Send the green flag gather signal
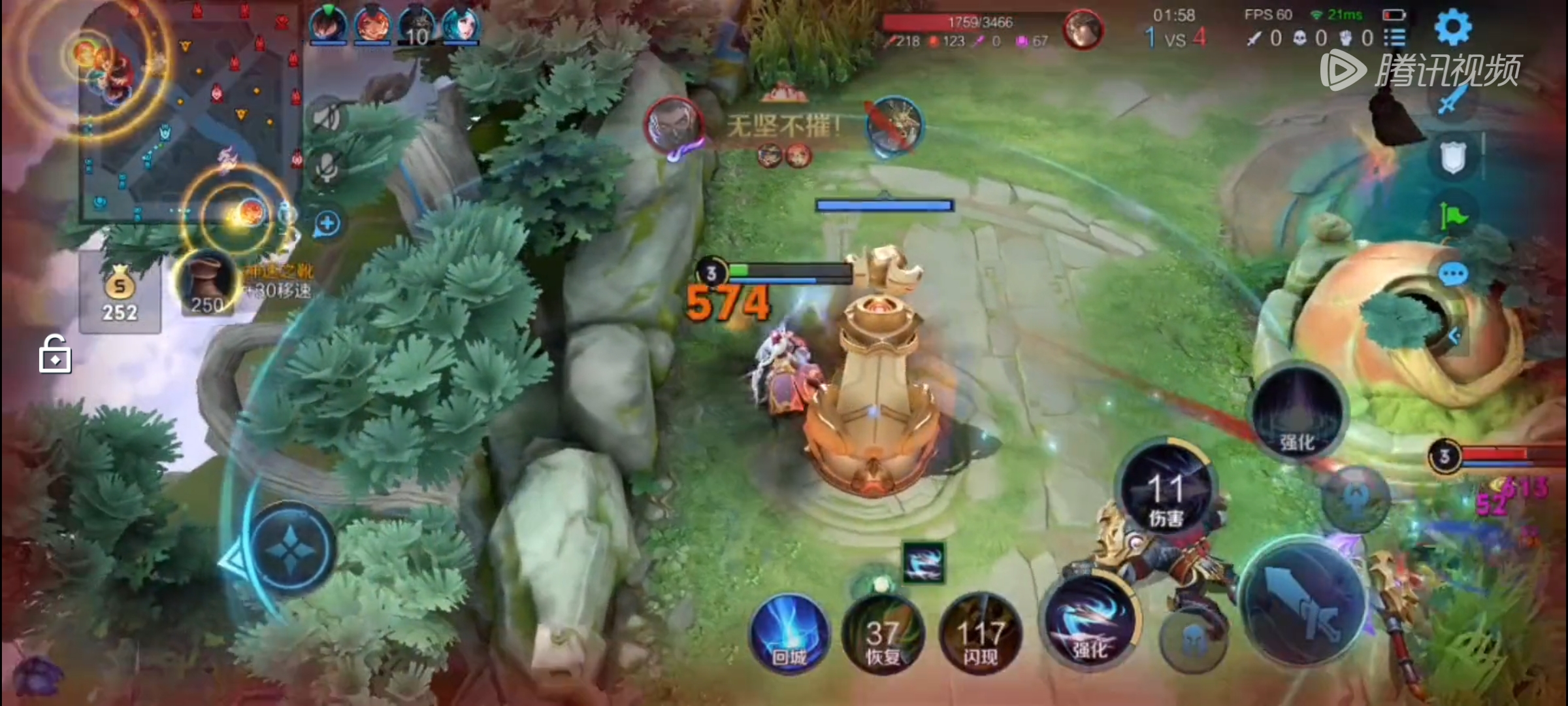1568x706 pixels. pyautogui.click(x=1453, y=214)
